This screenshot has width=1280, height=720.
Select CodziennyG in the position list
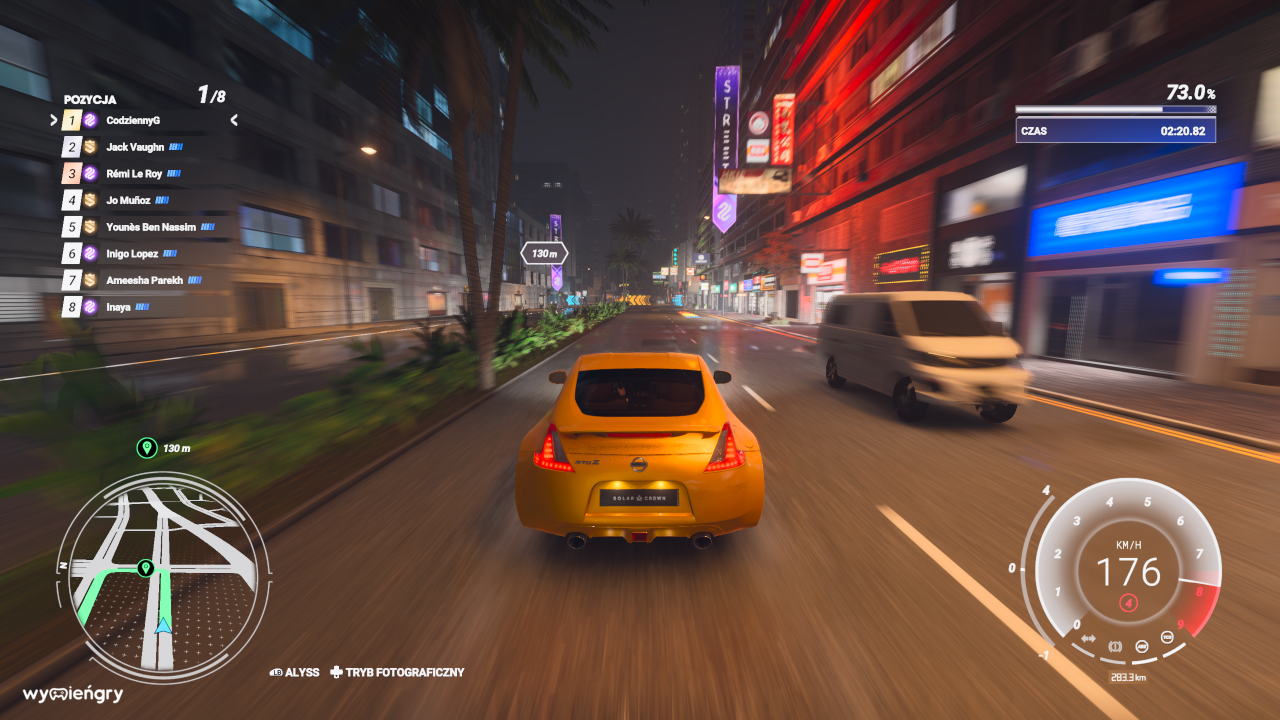[133, 120]
